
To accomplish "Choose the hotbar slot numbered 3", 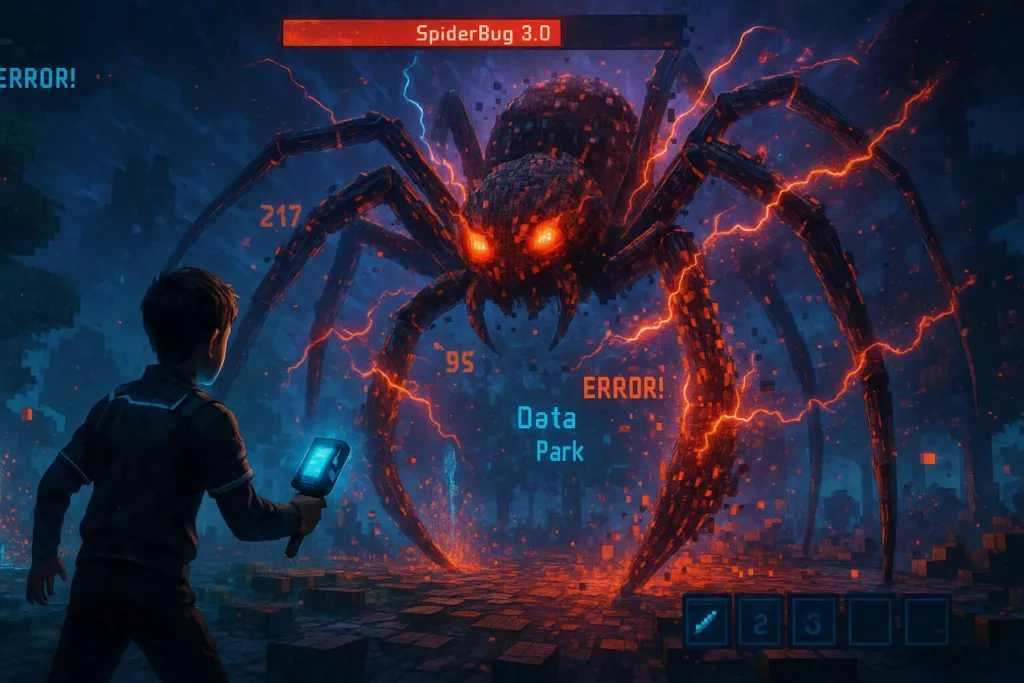I will pyautogui.click(x=814, y=621).
